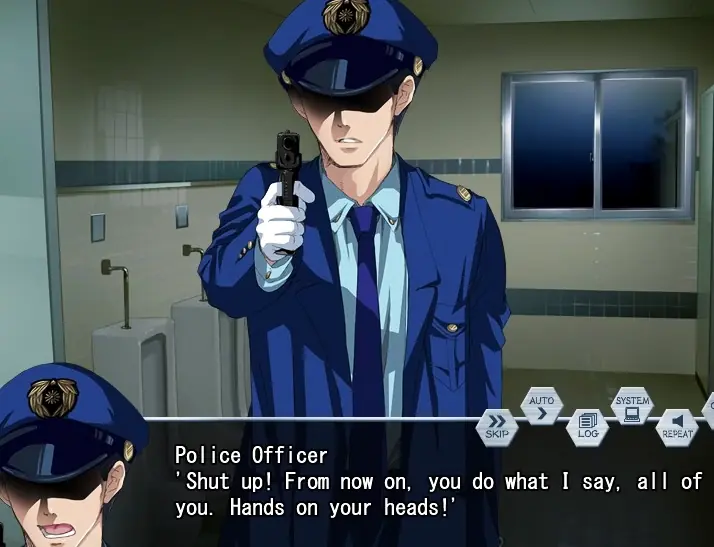Click REPEAT to replay the voice line
714x547 pixels.
coord(677,426)
